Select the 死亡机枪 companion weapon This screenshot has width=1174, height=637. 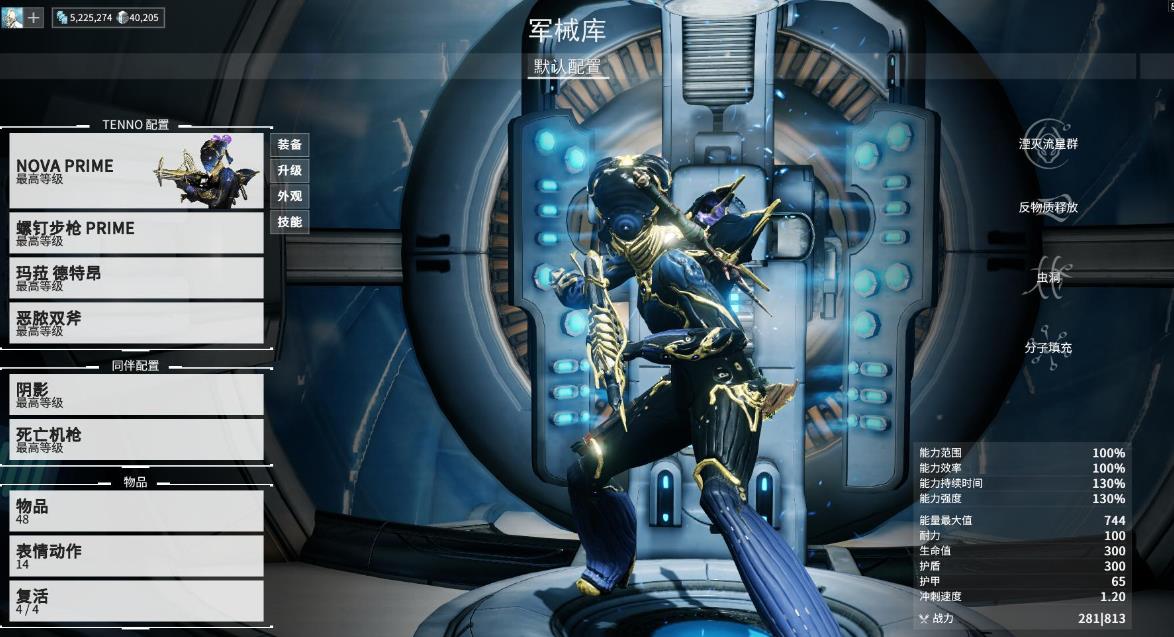(136, 440)
